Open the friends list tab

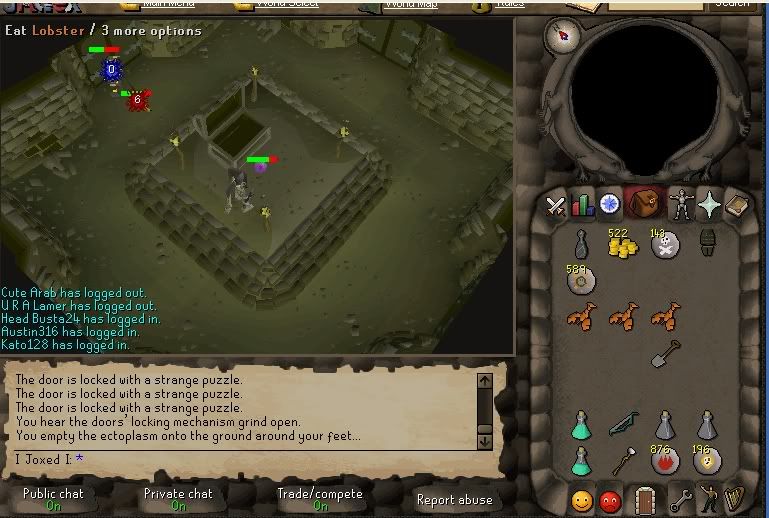pyautogui.click(x=582, y=498)
